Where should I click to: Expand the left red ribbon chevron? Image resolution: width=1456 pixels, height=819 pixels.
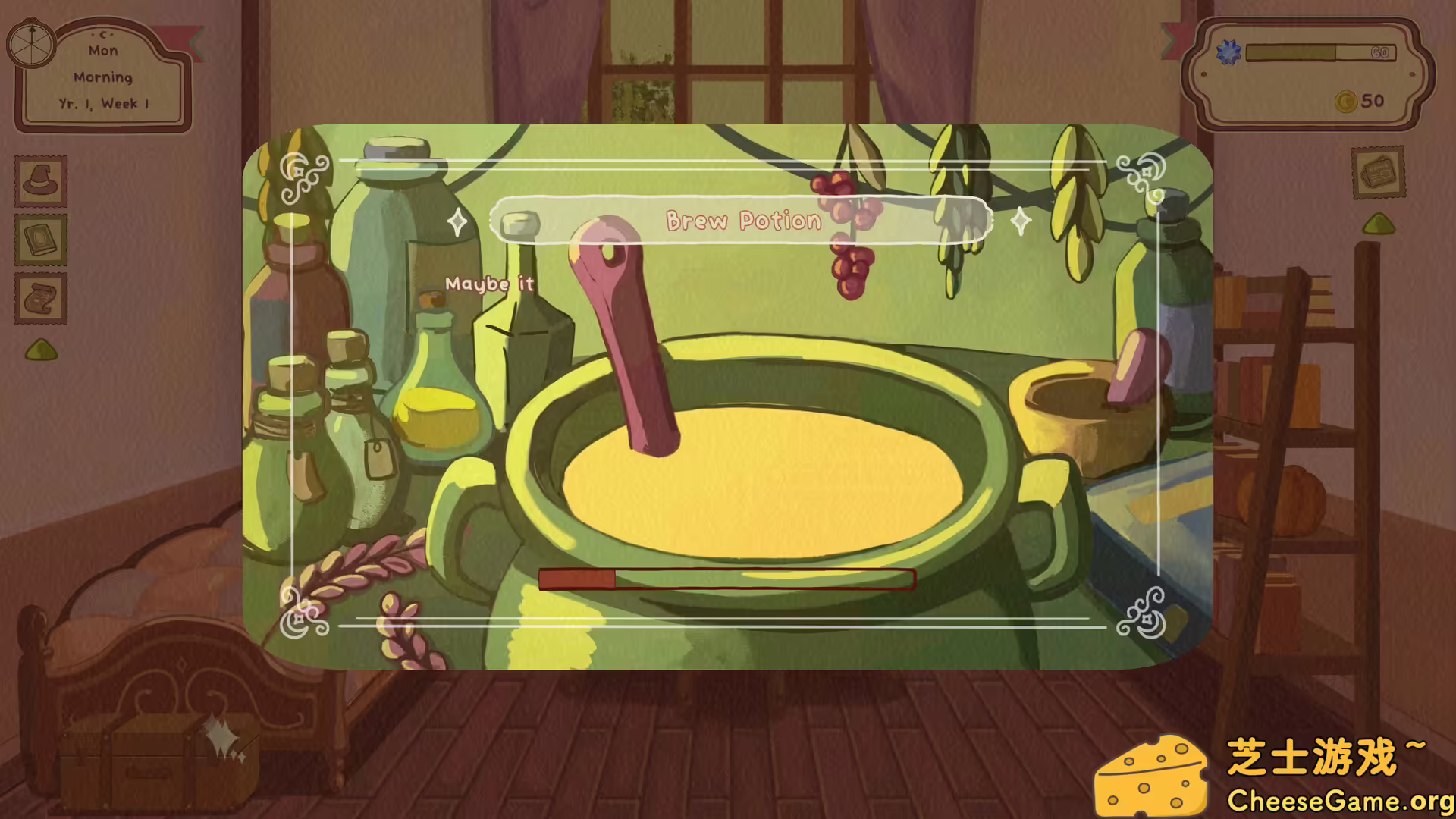pyautogui.click(x=196, y=42)
